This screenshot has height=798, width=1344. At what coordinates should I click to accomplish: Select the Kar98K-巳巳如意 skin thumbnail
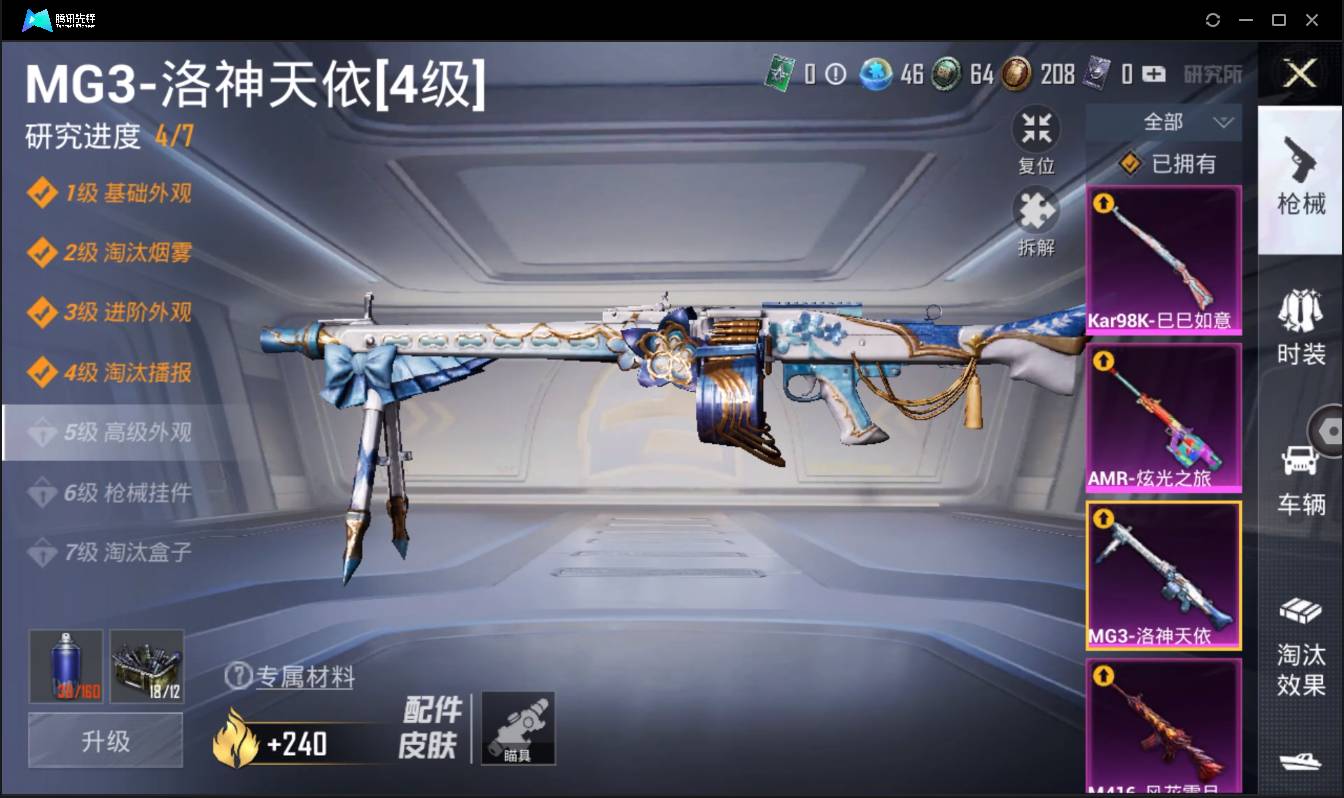coord(1163,255)
